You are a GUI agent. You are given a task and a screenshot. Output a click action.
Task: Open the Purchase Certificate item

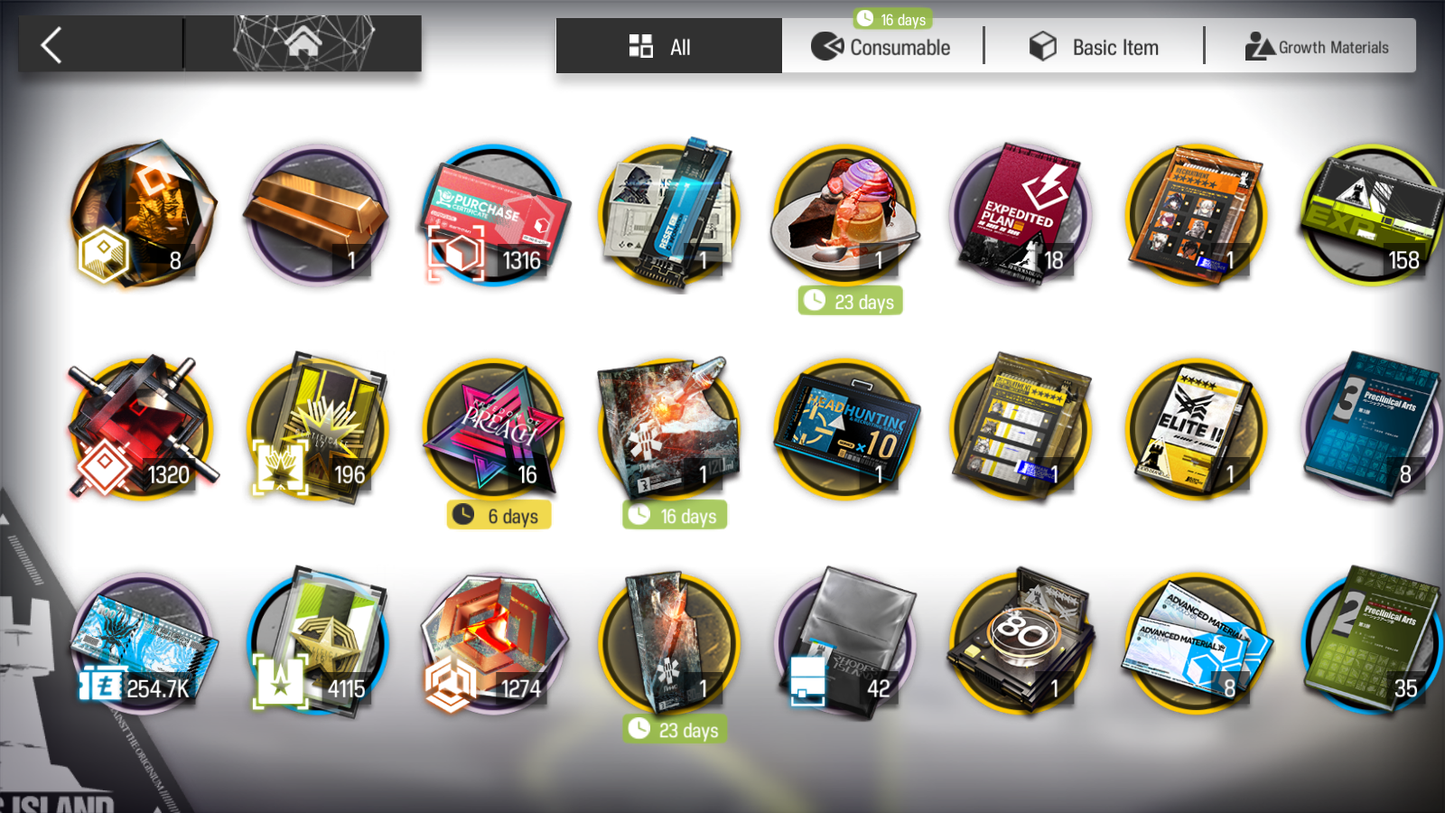click(x=494, y=215)
